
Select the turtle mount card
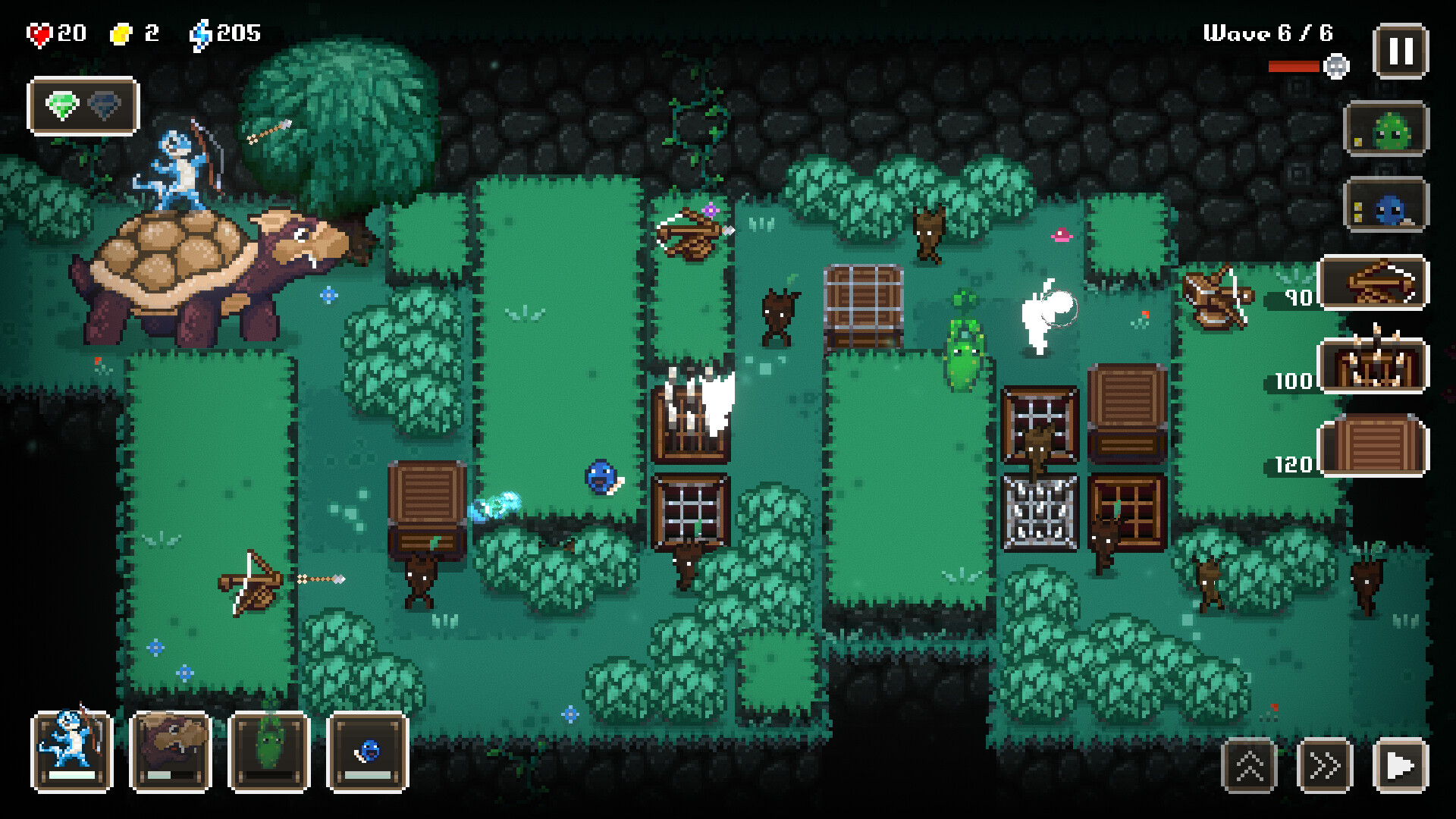170,752
